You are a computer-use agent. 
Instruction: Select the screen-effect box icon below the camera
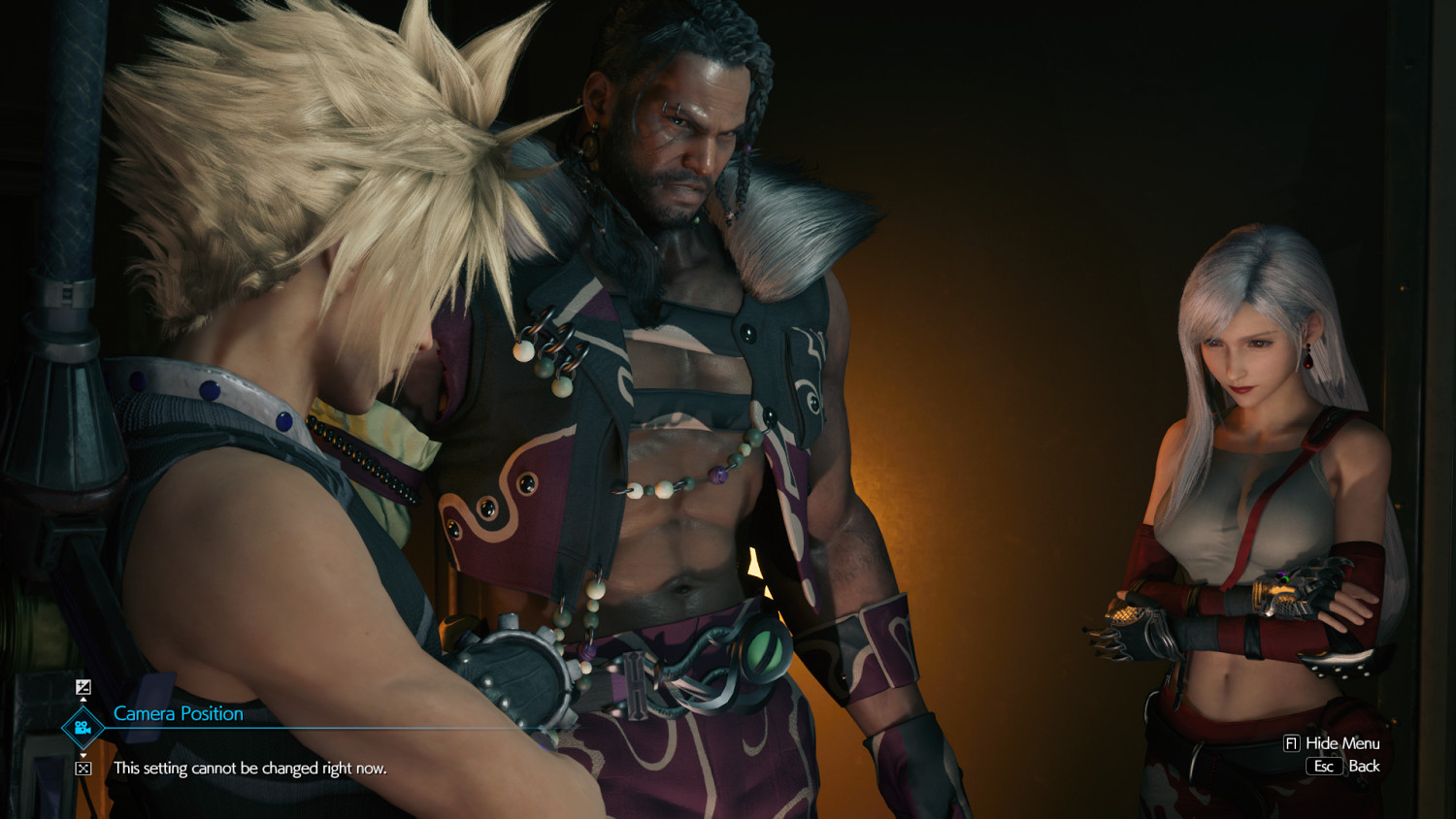[83, 770]
